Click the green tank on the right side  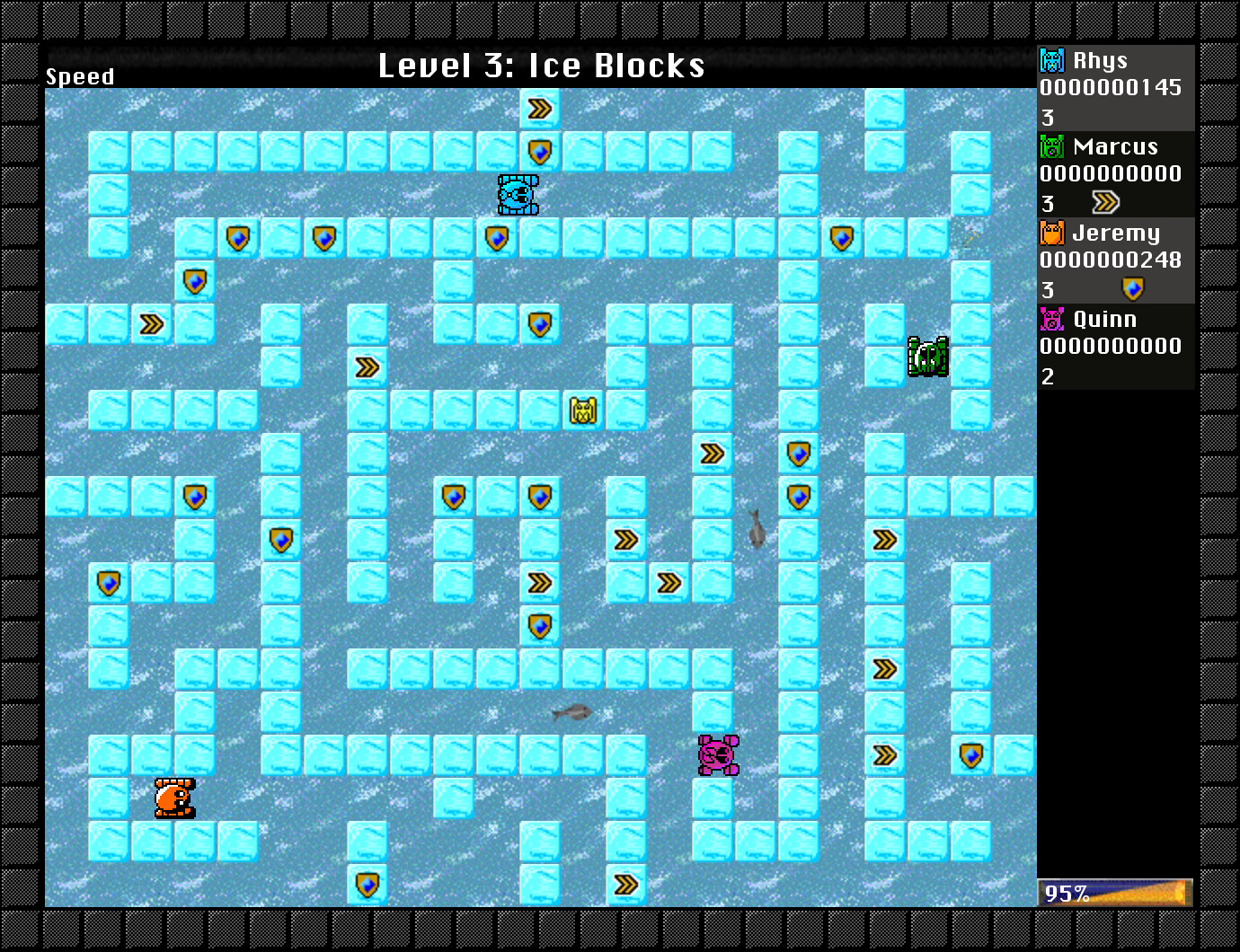point(927,356)
